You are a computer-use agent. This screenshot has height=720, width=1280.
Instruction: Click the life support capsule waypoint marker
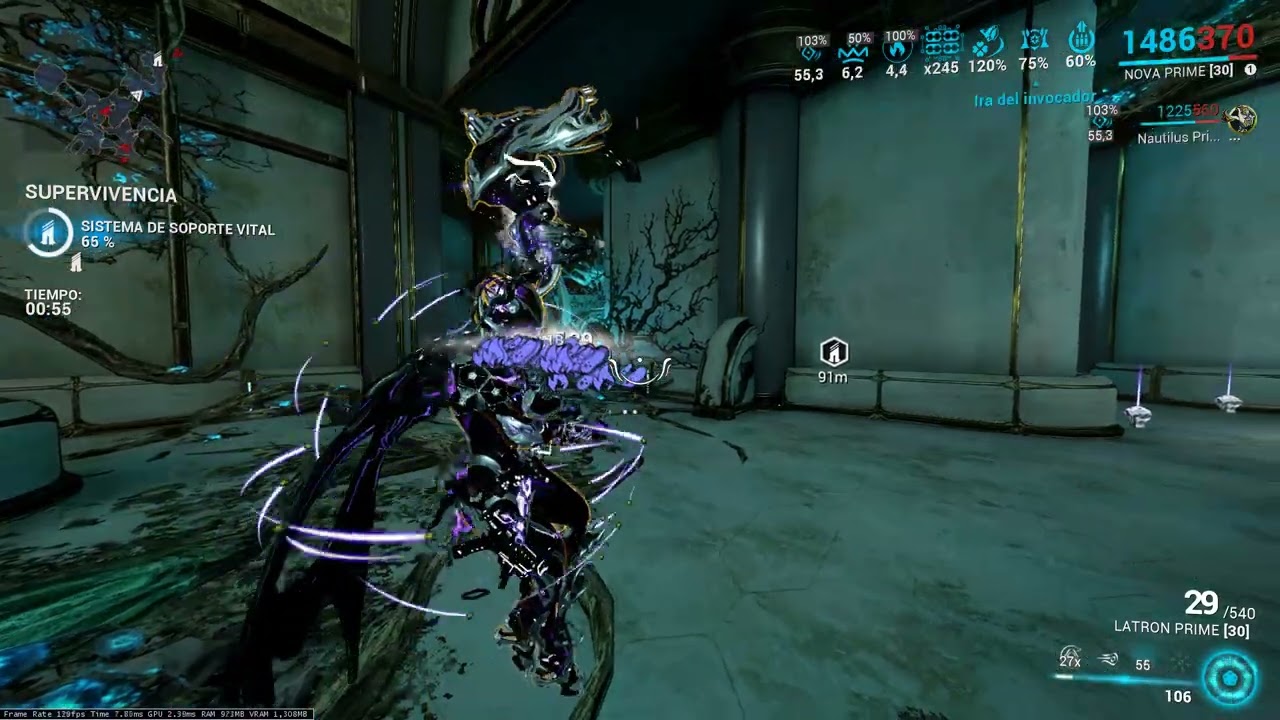pos(833,352)
